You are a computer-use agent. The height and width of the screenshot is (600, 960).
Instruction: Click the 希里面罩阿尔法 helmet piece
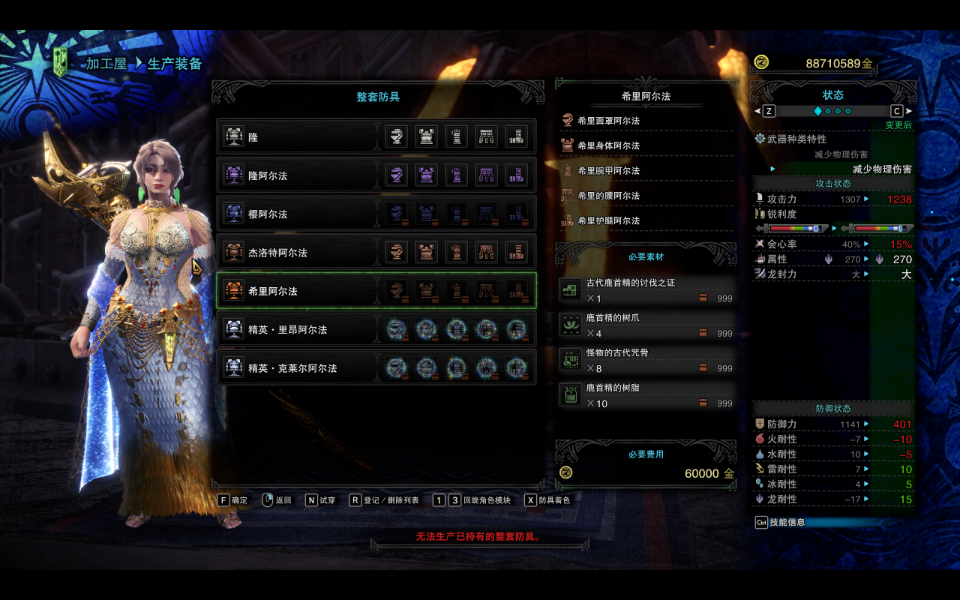(x=646, y=121)
